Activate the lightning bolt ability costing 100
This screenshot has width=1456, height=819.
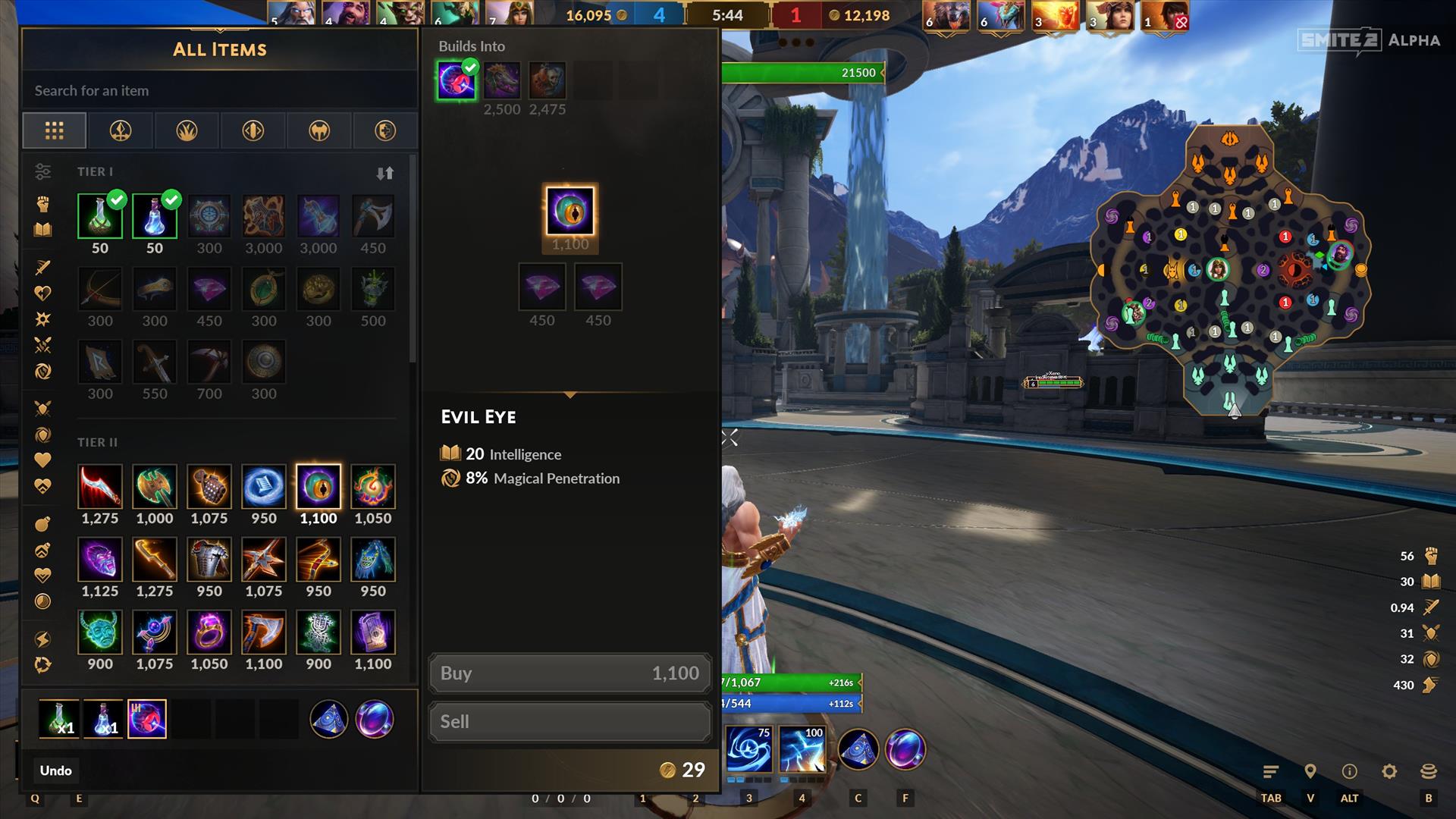802,749
